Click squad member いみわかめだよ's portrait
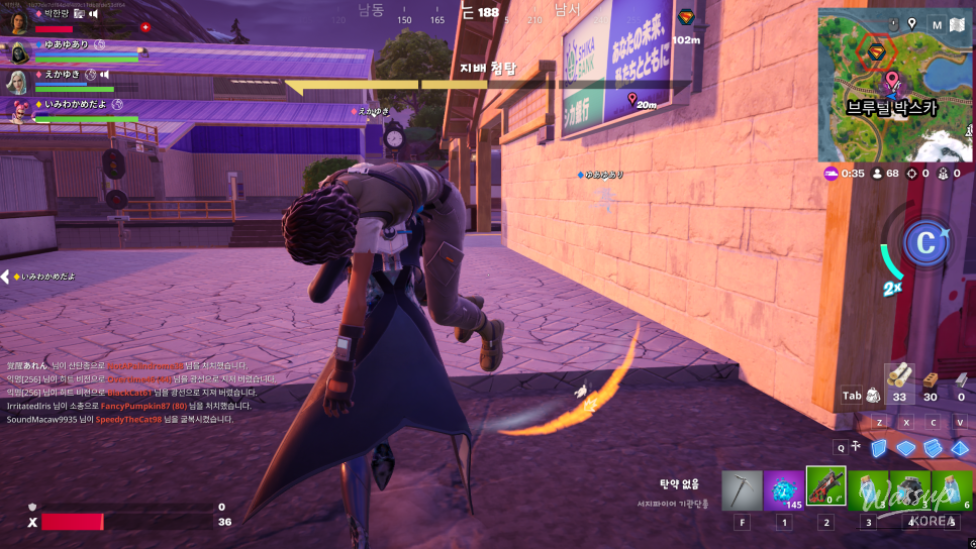Image resolution: width=976 pixels, height=549 pixels. pyautogui.click(x=18, y=110)
